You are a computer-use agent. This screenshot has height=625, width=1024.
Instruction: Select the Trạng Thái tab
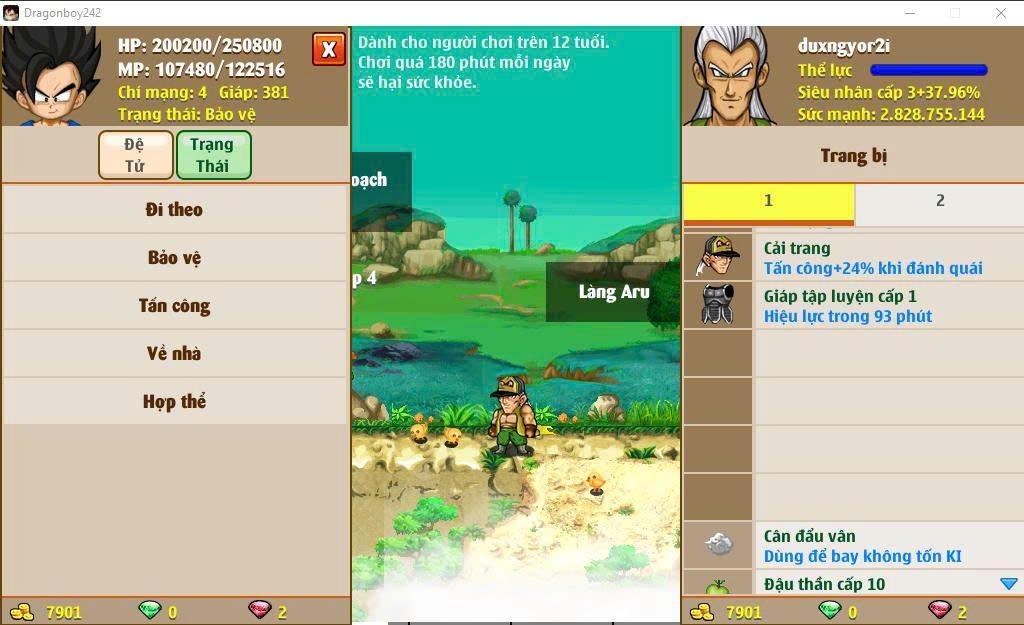click(x=213, y=155)
